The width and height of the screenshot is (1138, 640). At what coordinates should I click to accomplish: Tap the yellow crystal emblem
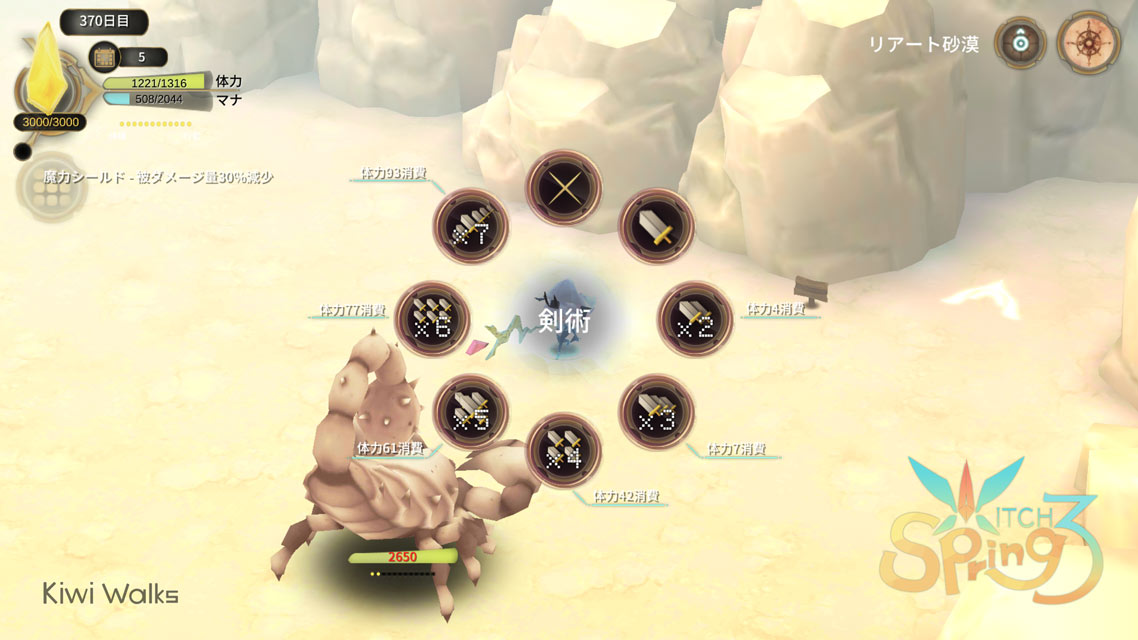(46, 78)
